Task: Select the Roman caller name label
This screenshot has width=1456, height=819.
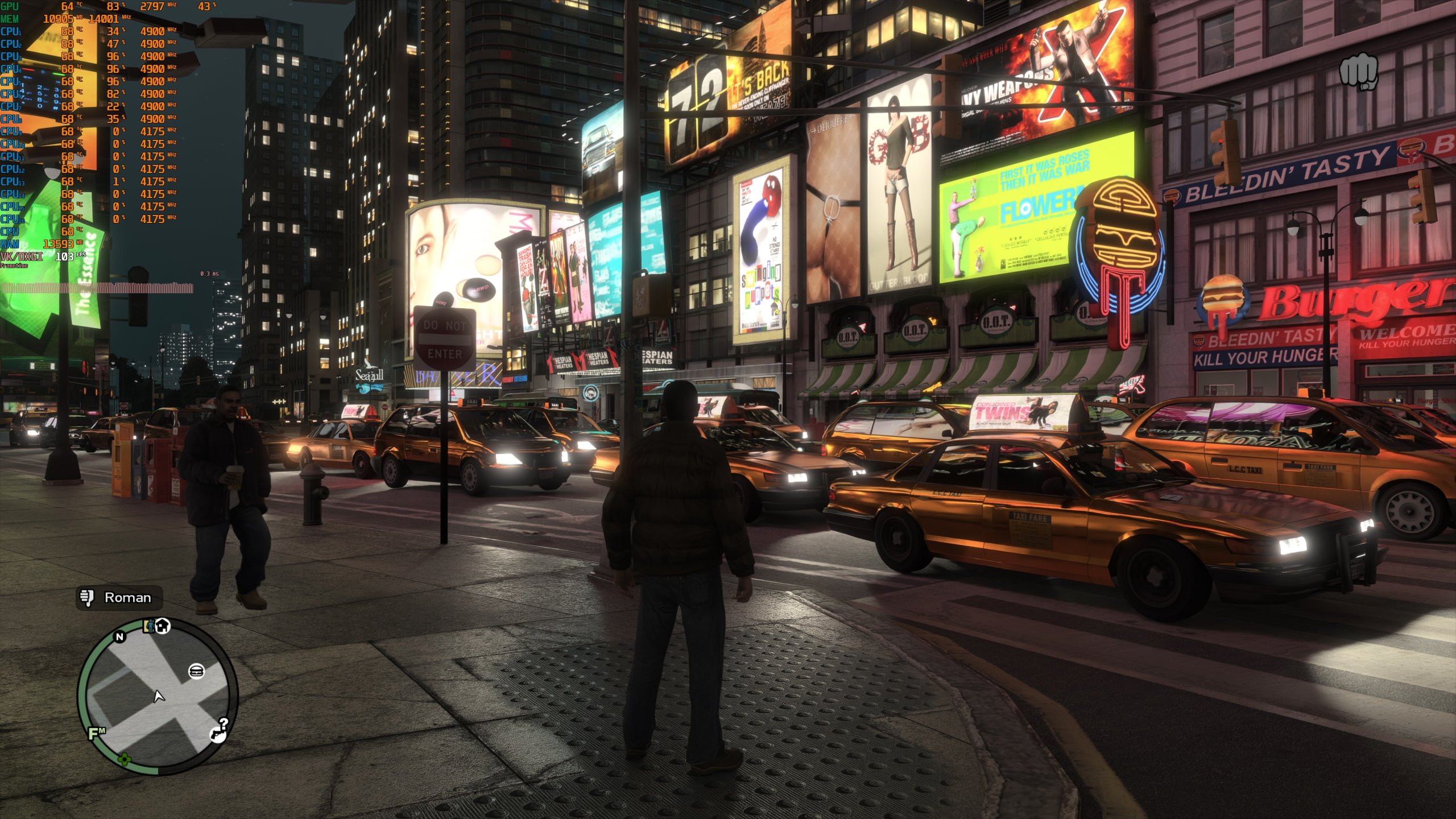Action: (127, 598)
